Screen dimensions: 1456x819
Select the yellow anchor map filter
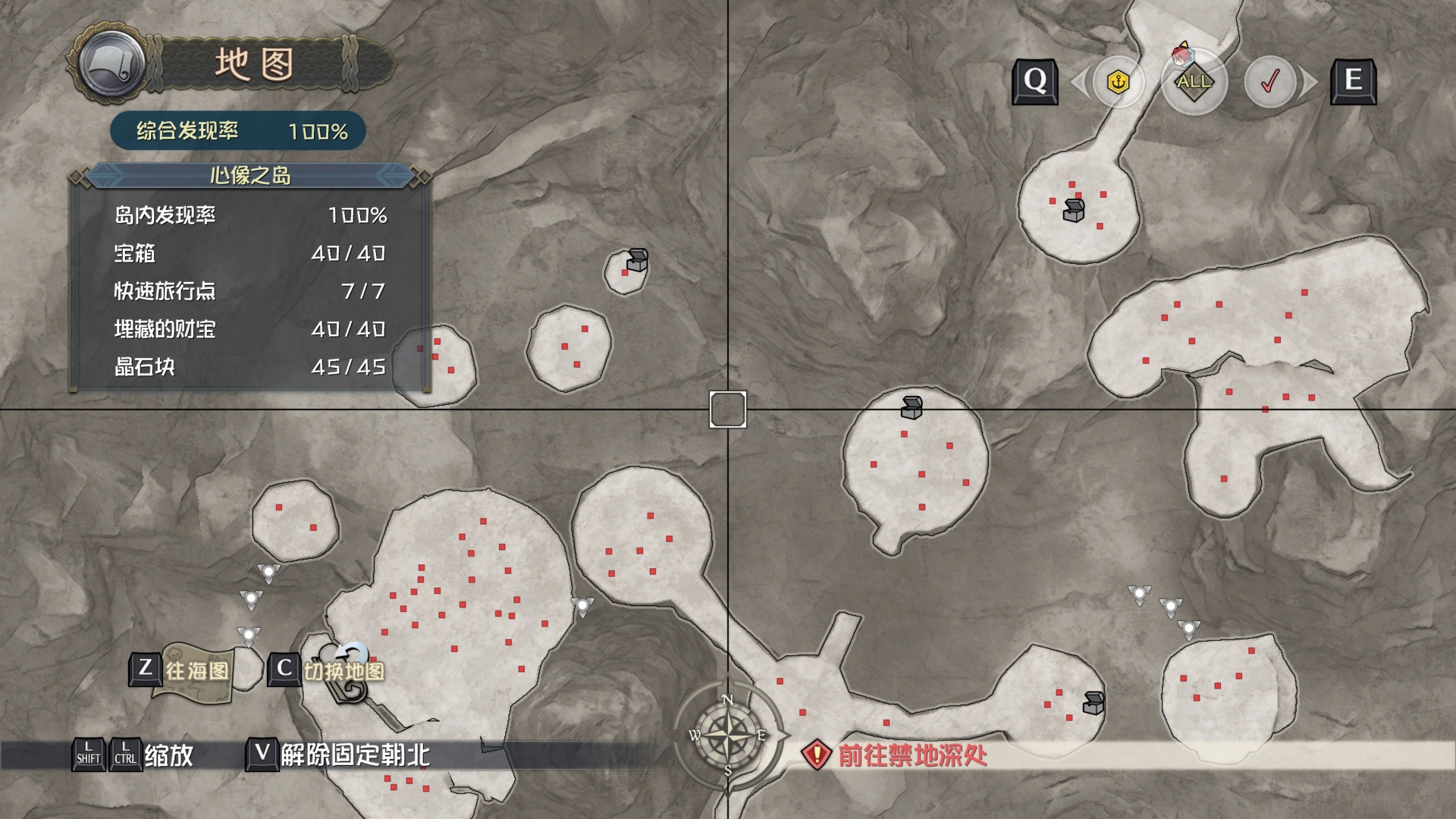[x=1118, y=81]
